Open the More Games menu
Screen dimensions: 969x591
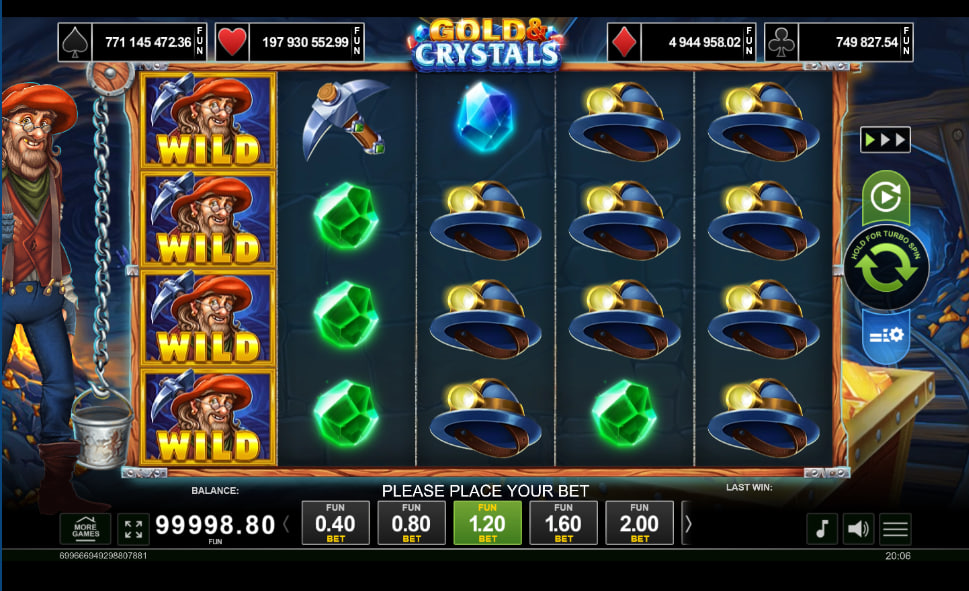[85, 528]
